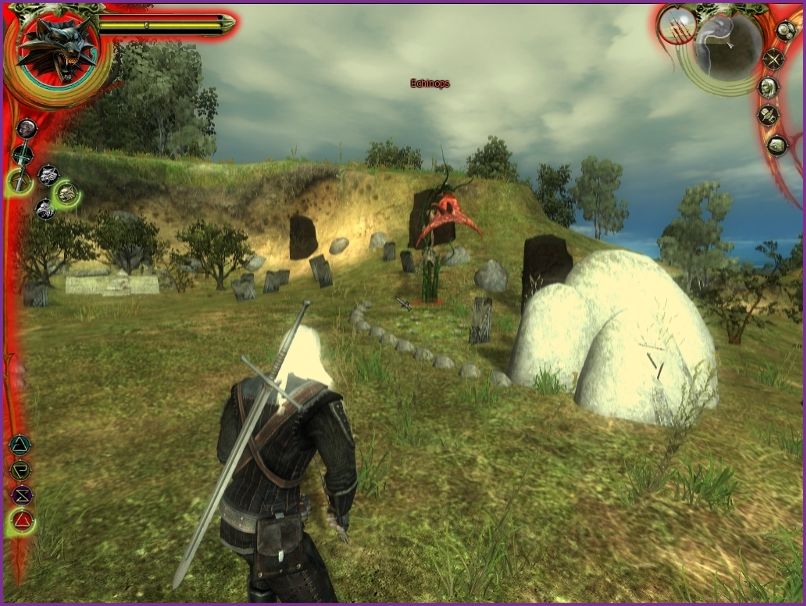Open the lowest round menu icon on the right

pos(777,144)
